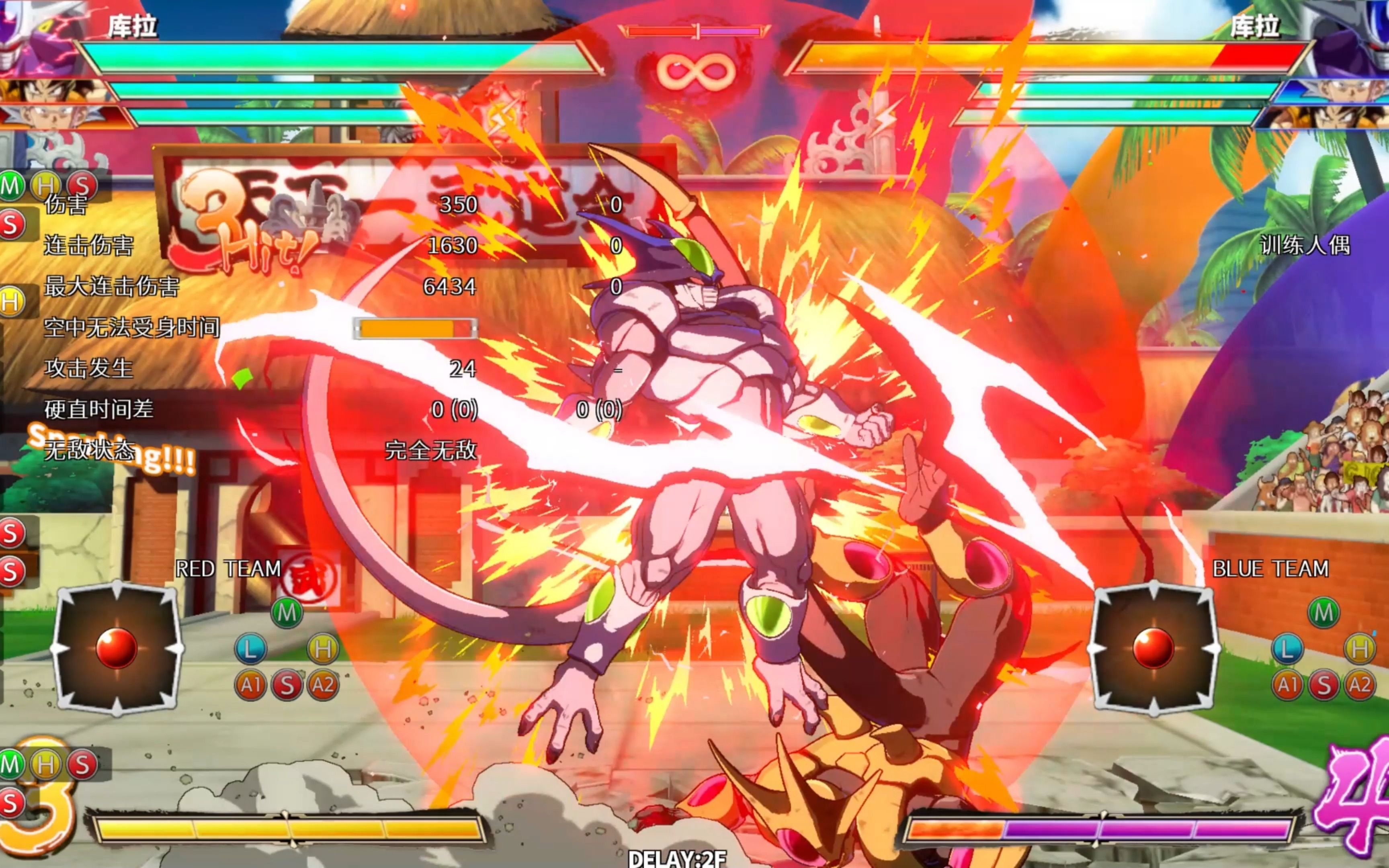
Task: Click the RED TEAM pad's green M button
Action: click(x=287, y=612)
